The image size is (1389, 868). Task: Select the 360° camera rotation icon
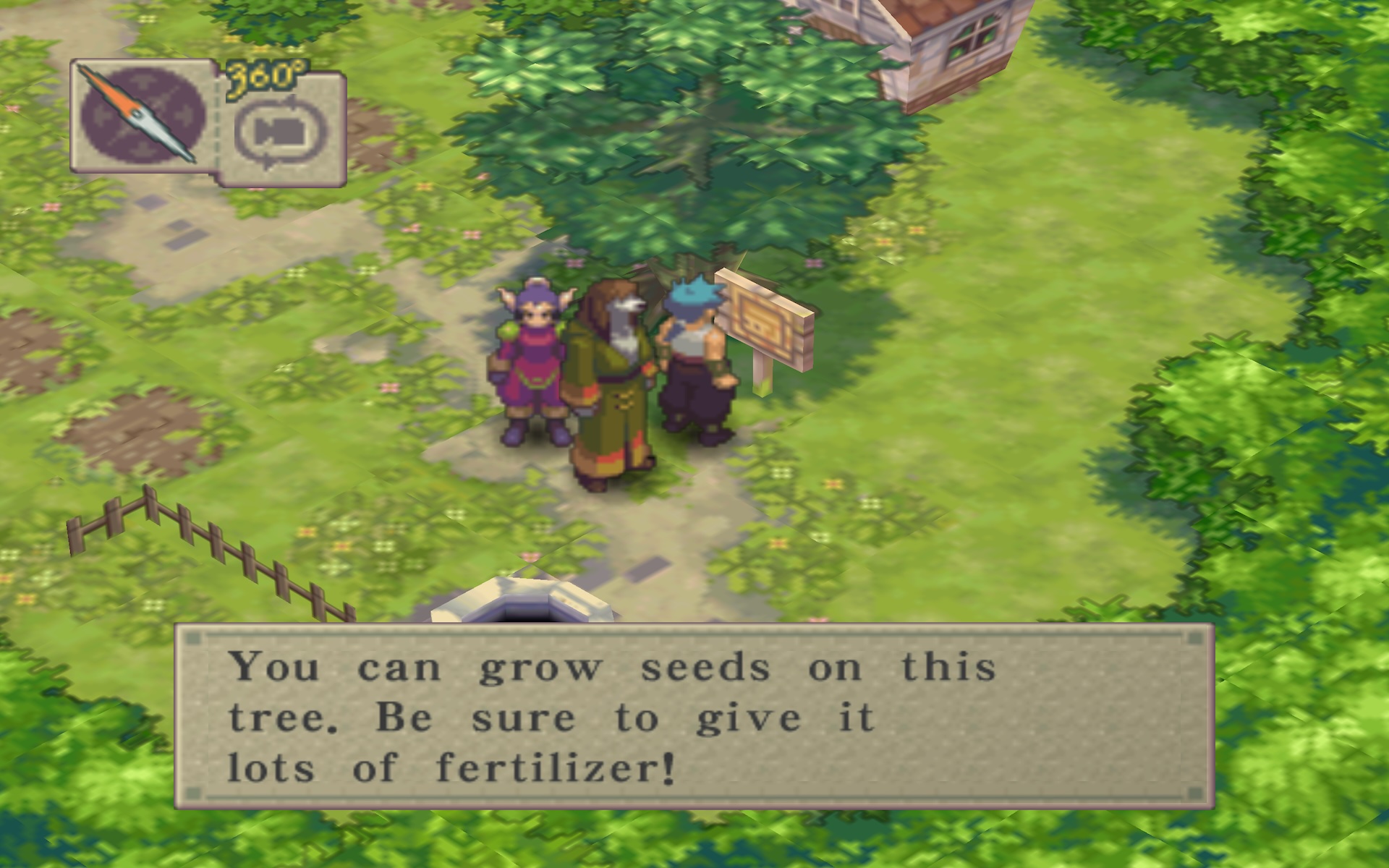[281, 131]
